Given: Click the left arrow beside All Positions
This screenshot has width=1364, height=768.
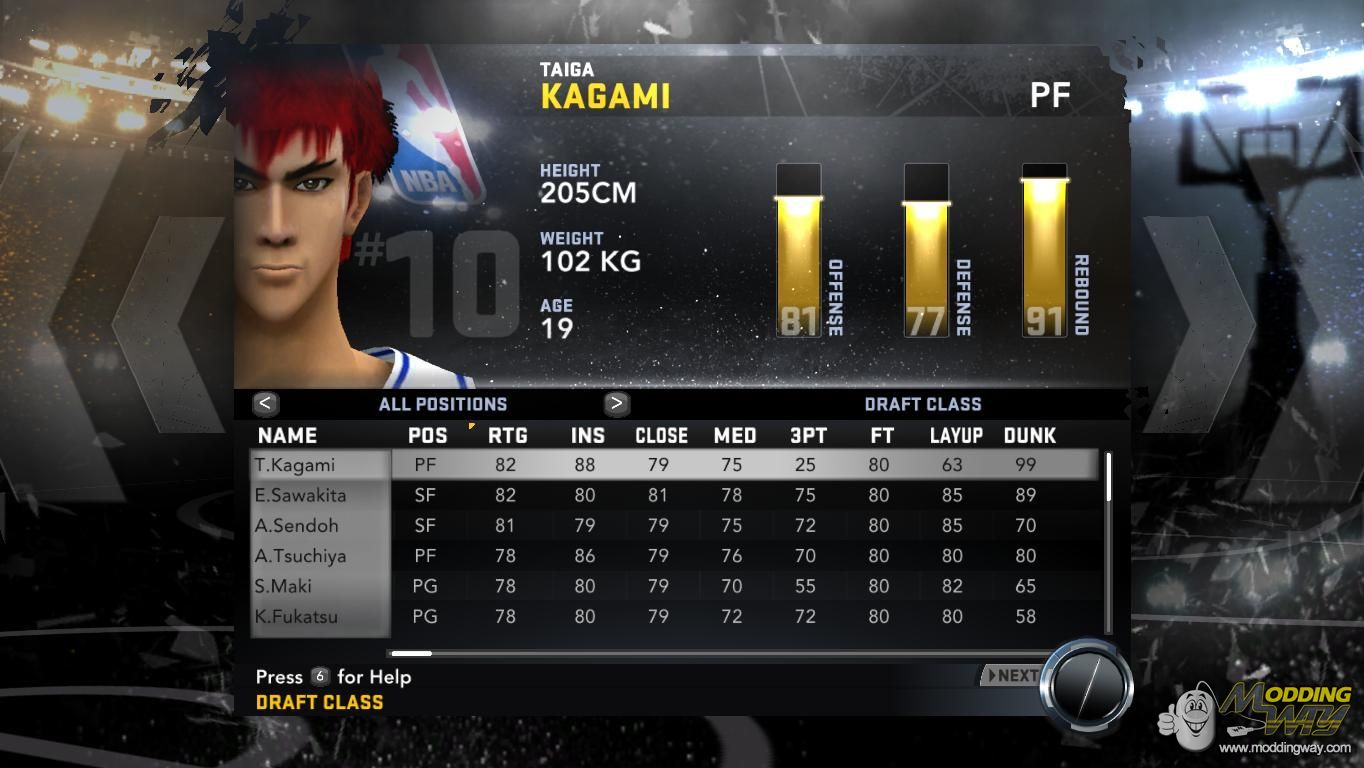Looking at the screenshot, I should click(265, 403).
